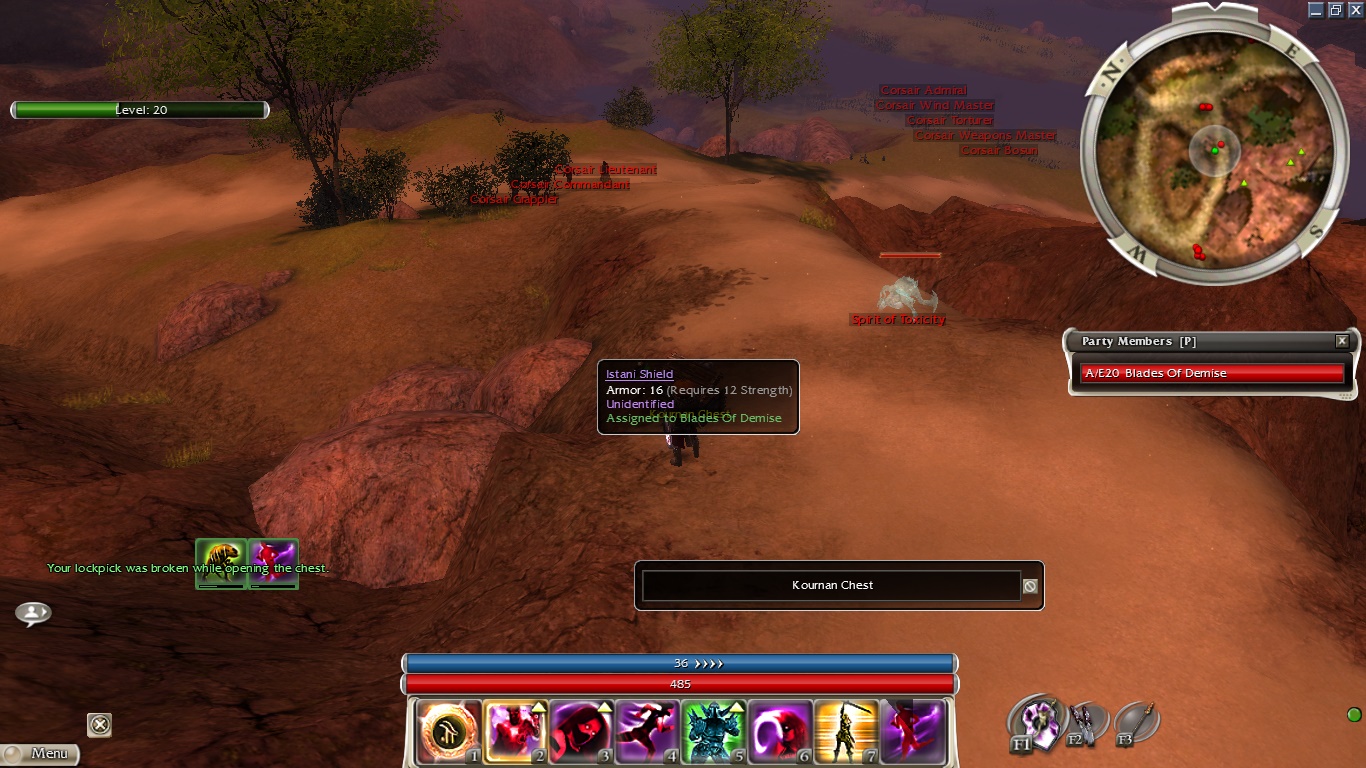Maximize the game window

coord(1335,9)
